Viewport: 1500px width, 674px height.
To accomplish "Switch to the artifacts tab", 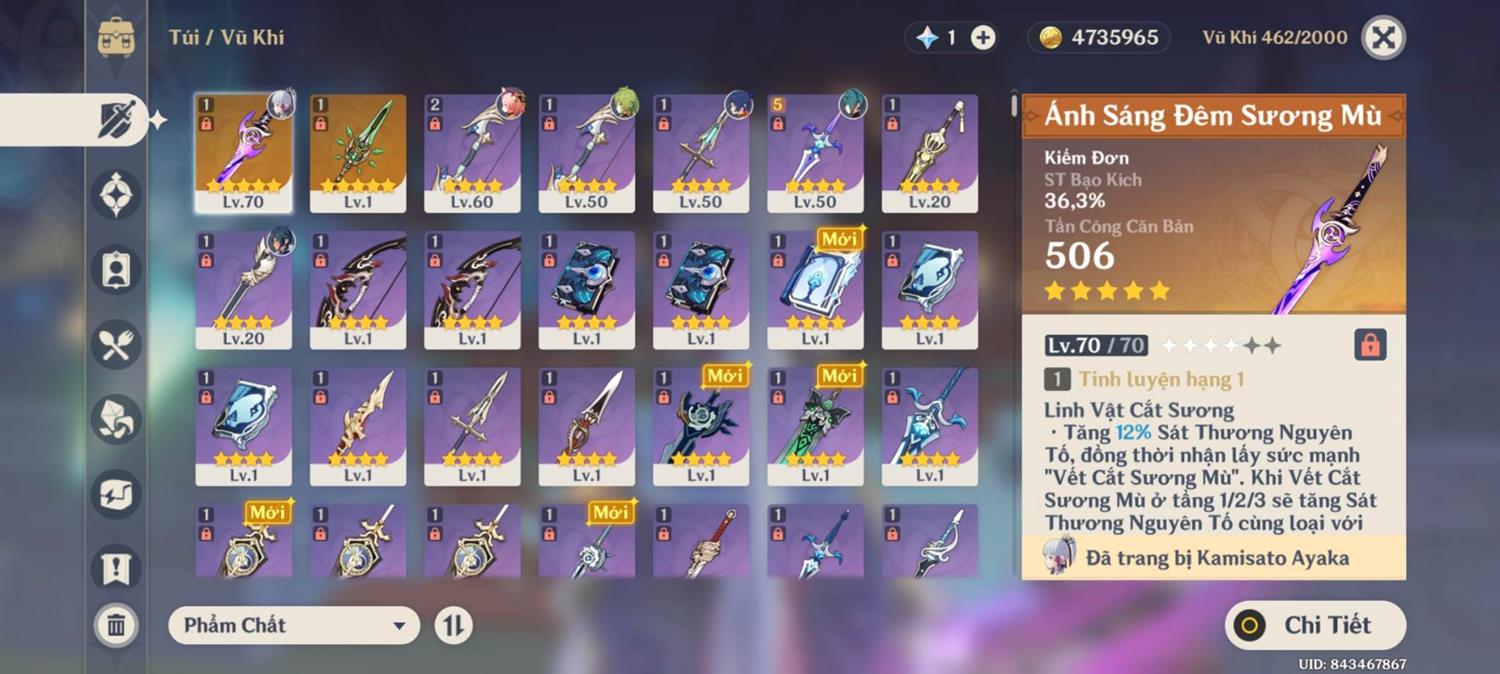I will coord(116,194).
